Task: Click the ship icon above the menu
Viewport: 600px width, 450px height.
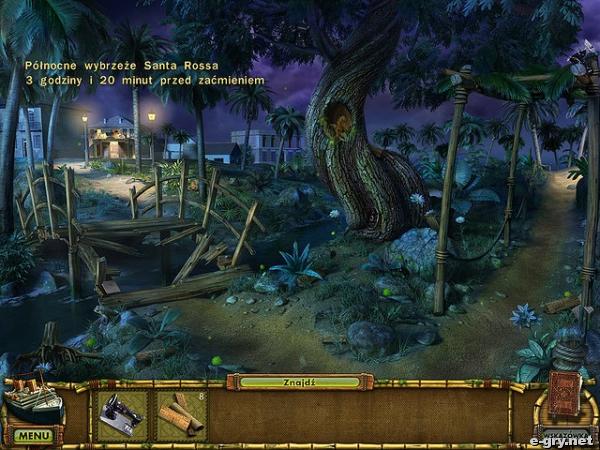Action: [32, 402]
